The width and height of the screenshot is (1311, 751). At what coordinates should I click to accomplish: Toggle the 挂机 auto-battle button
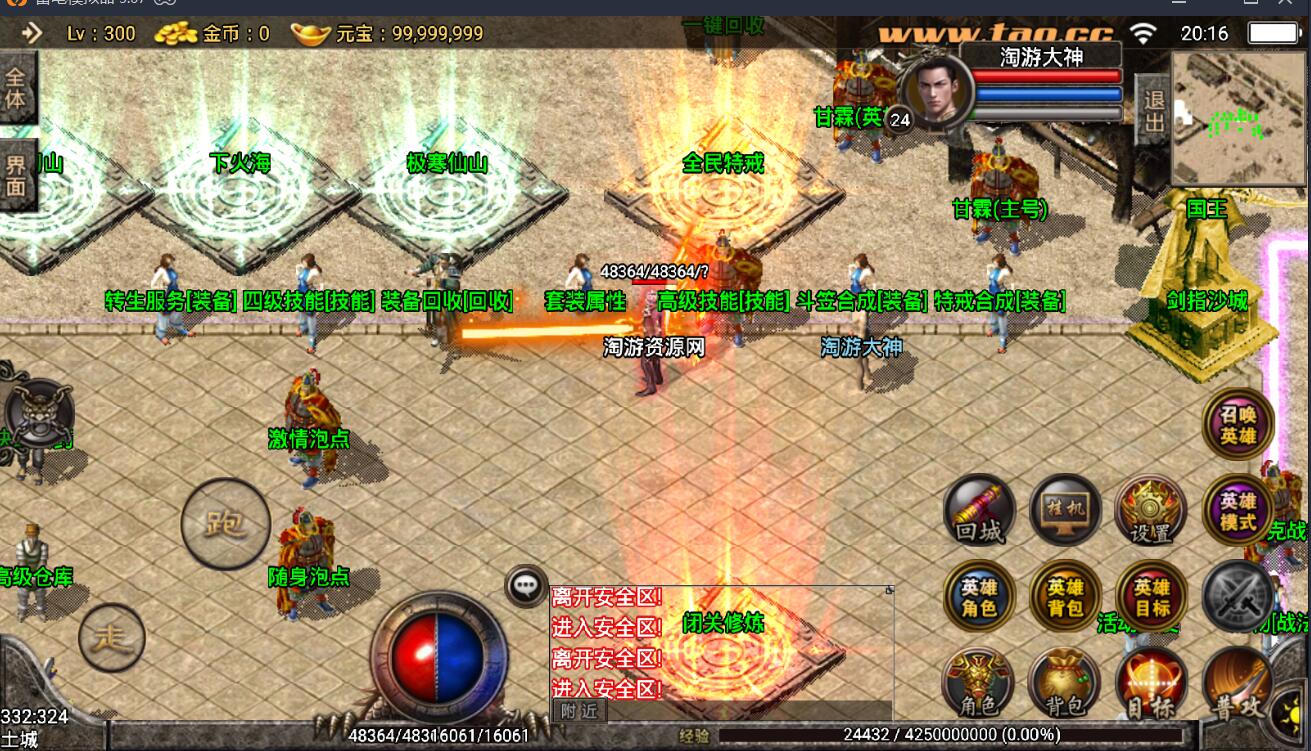click(1066, 510)
